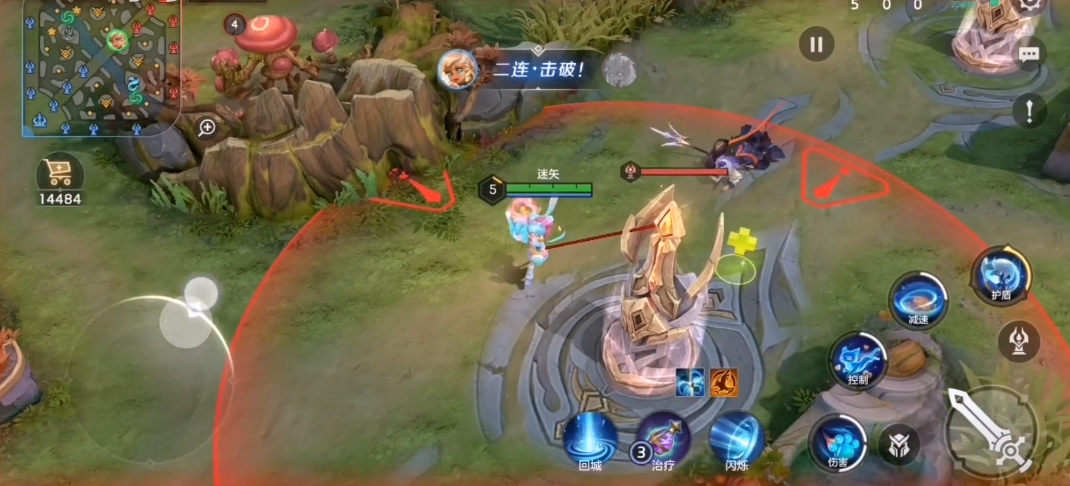The image size is (1070, 486).
Task: Cast the 闪烁 flash spell
Action: pyautogui.click(x=737, y=439)
